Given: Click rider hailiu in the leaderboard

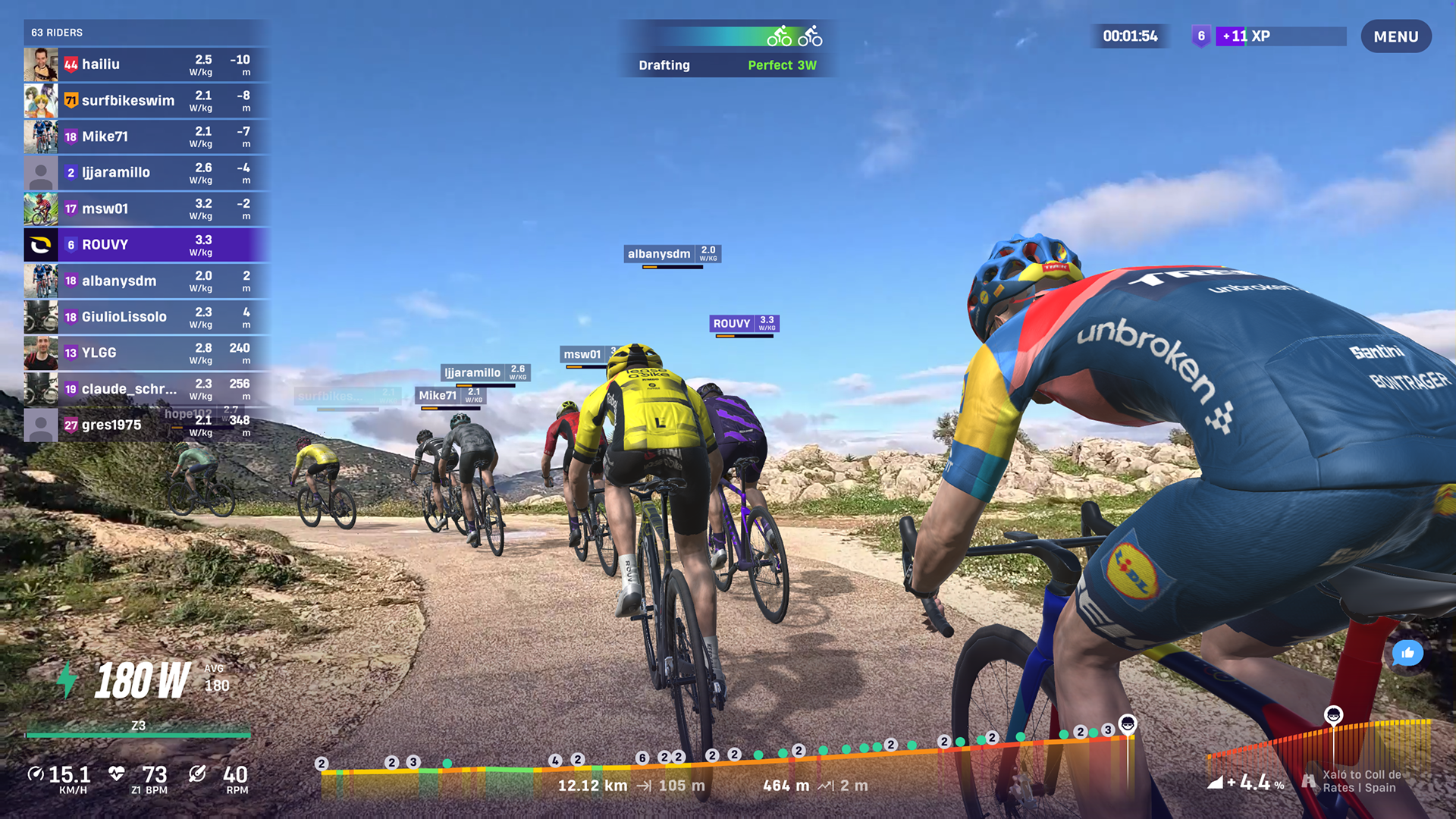Looking at the screenshot, I should [x=144, y=64].
